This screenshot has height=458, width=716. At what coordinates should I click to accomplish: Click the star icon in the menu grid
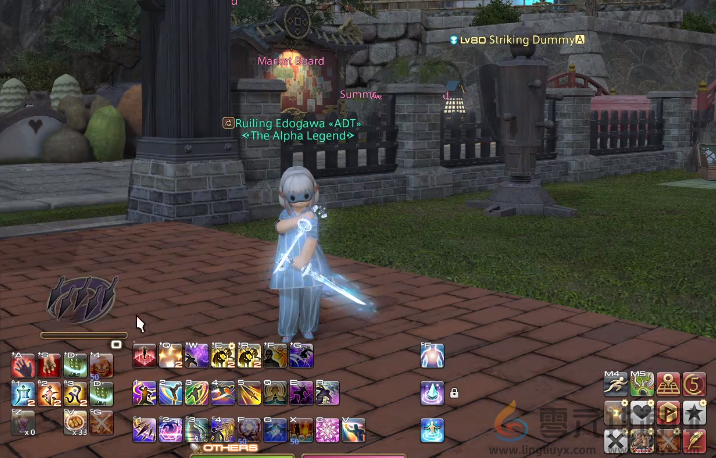click(694, 412)
